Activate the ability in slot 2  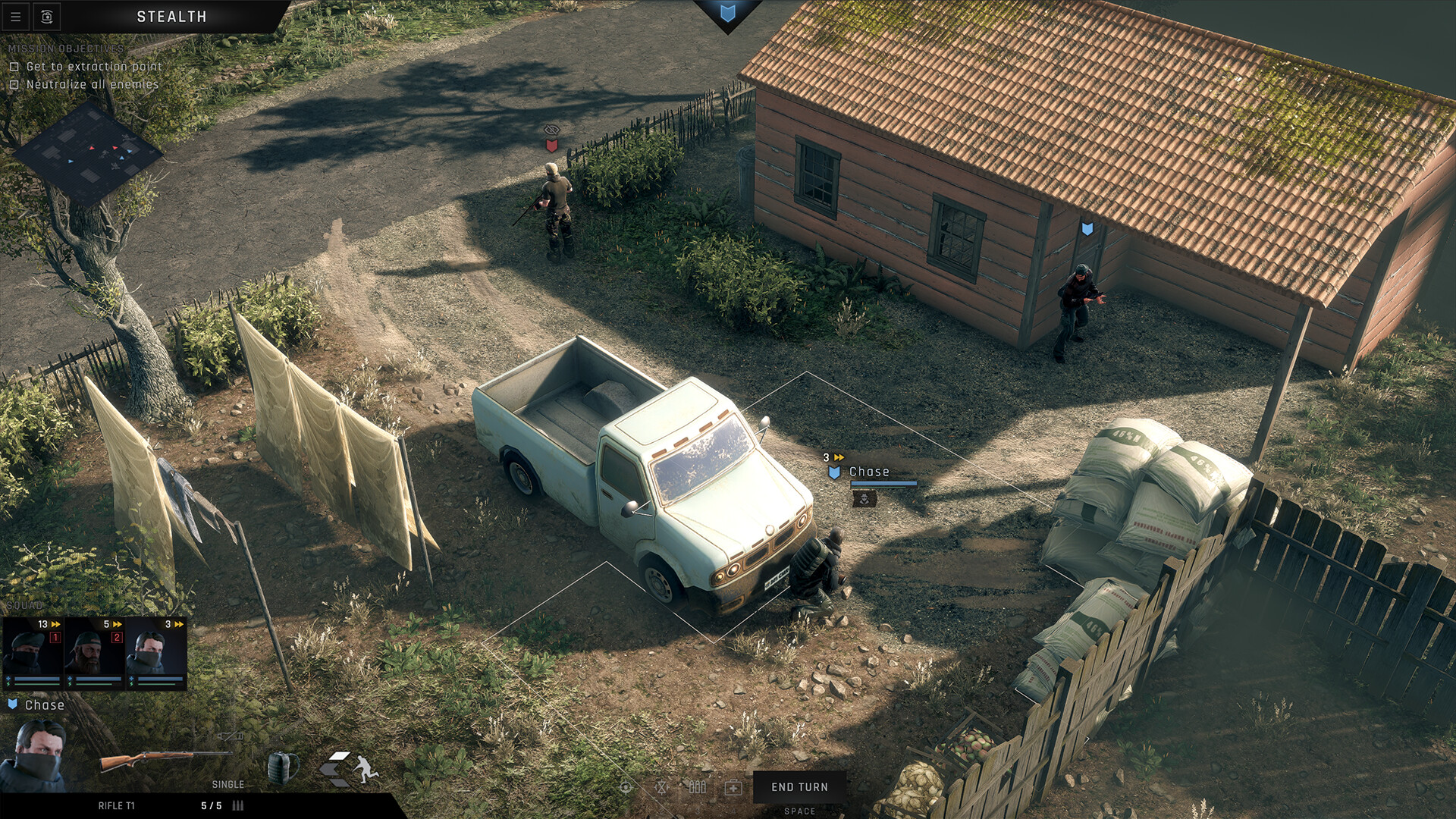pyautogui.click(x=661, y=788)
